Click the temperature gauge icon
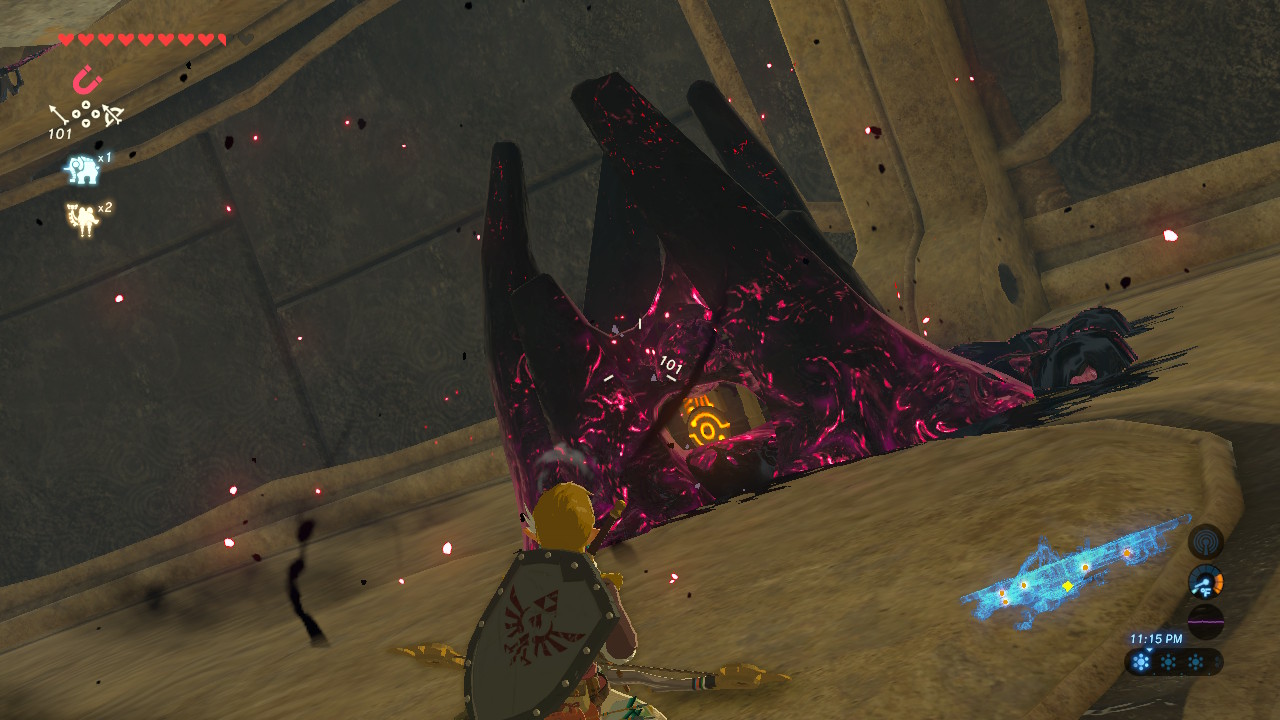Screen dimensions: 1280x720 (x=1205, y=581)
